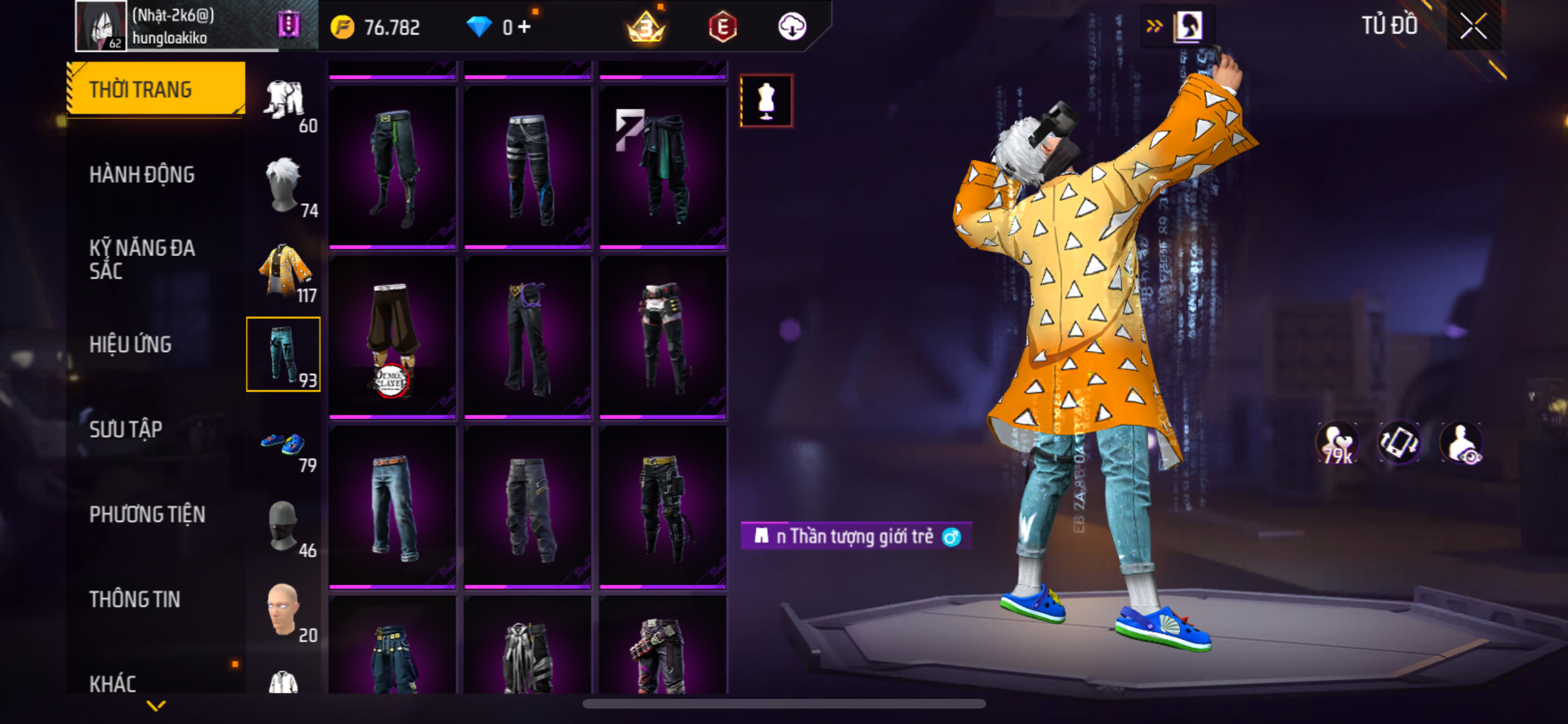The width and height of the screenshot is (1568, 724).
Task: Select the Hiệu Ứng menu entry
Action: [x=131, y=344]
